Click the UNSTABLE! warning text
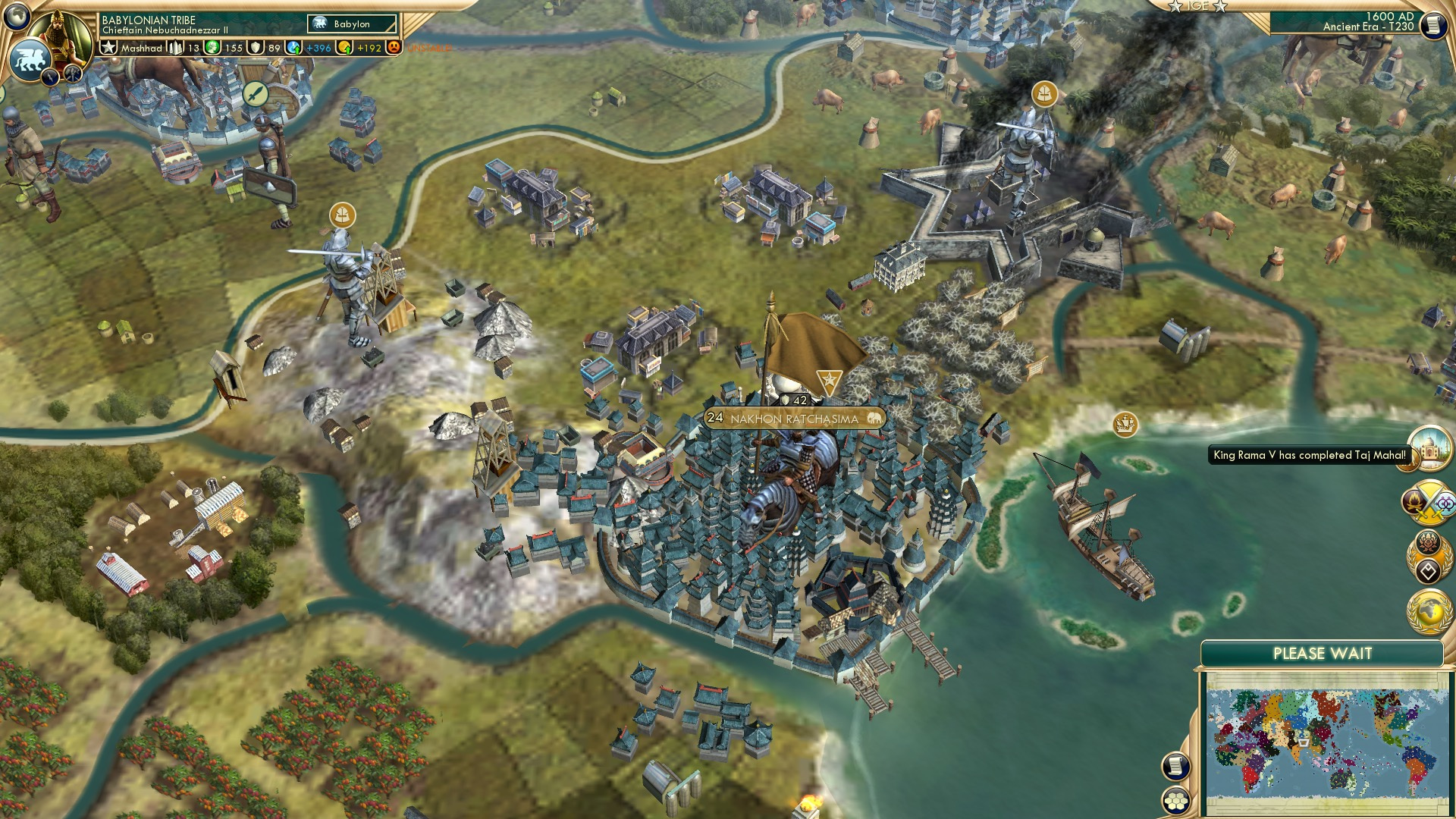This screenshot has height=819, width=1456. pos(428,45)
